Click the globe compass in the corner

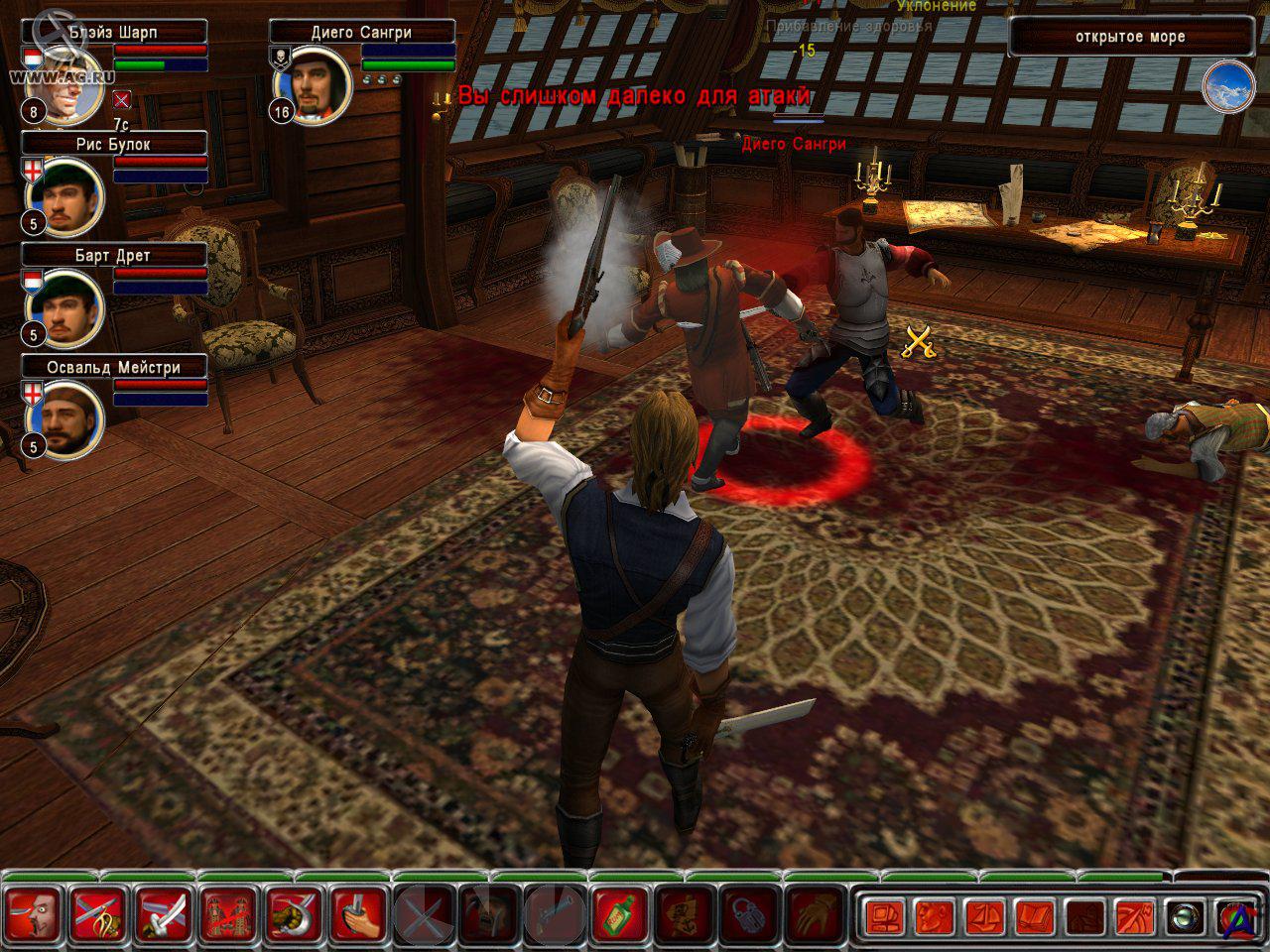tap(1228, 87)
